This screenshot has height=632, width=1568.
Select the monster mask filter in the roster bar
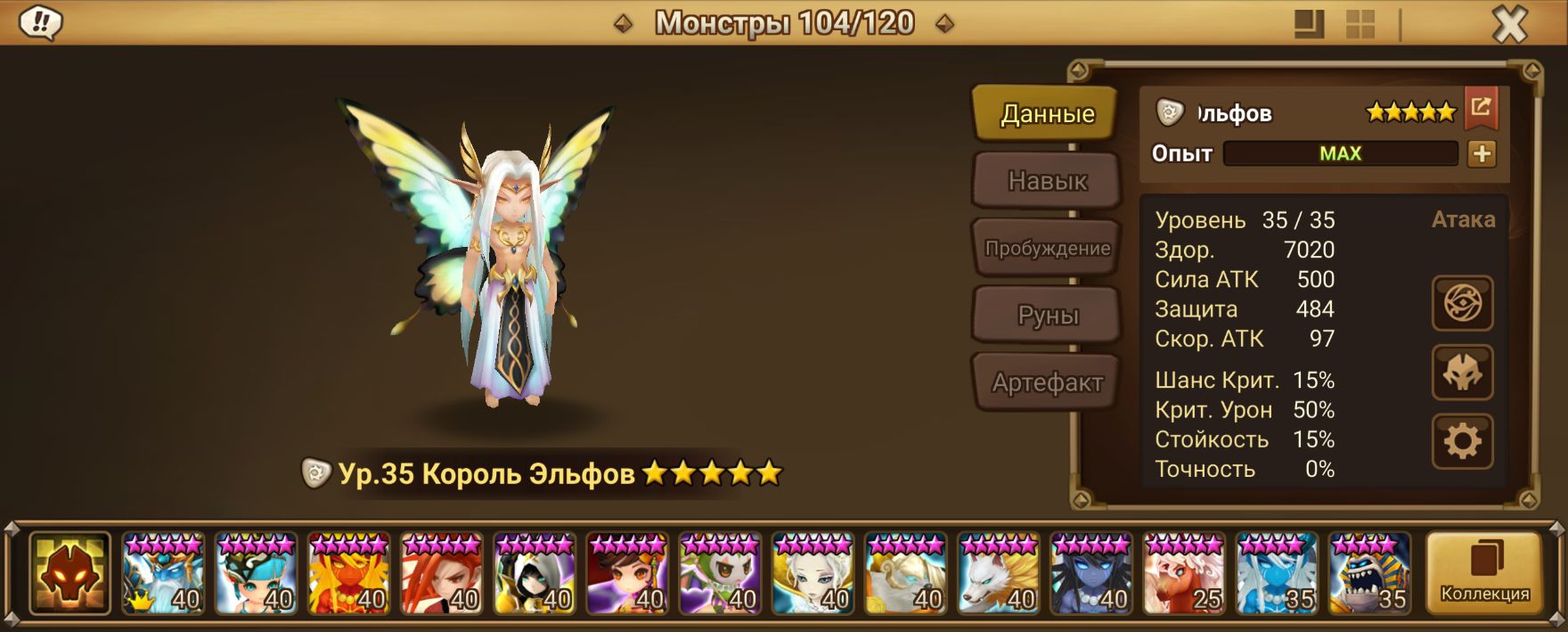69,573
